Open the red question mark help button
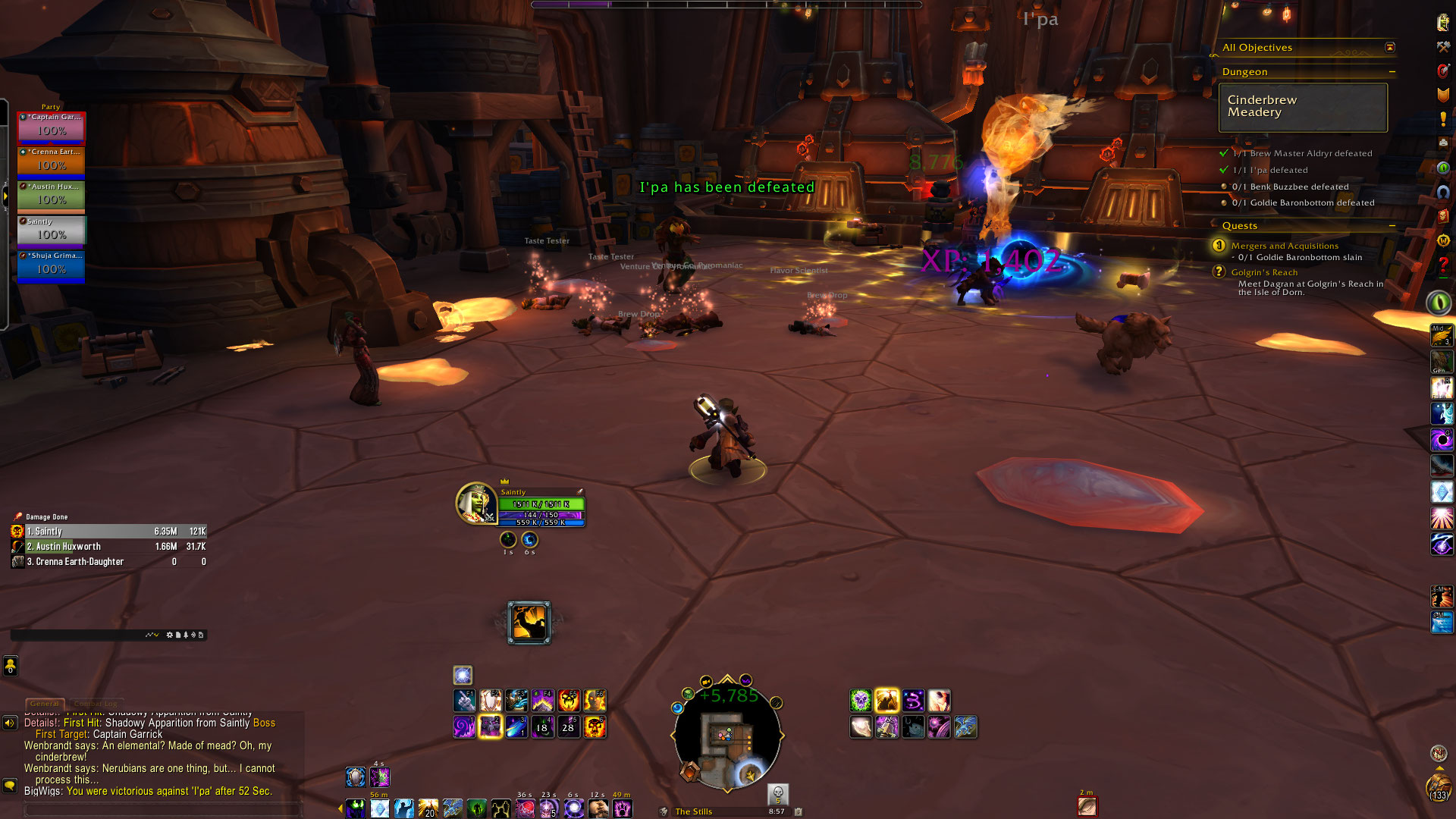 tap(1443, 266)
